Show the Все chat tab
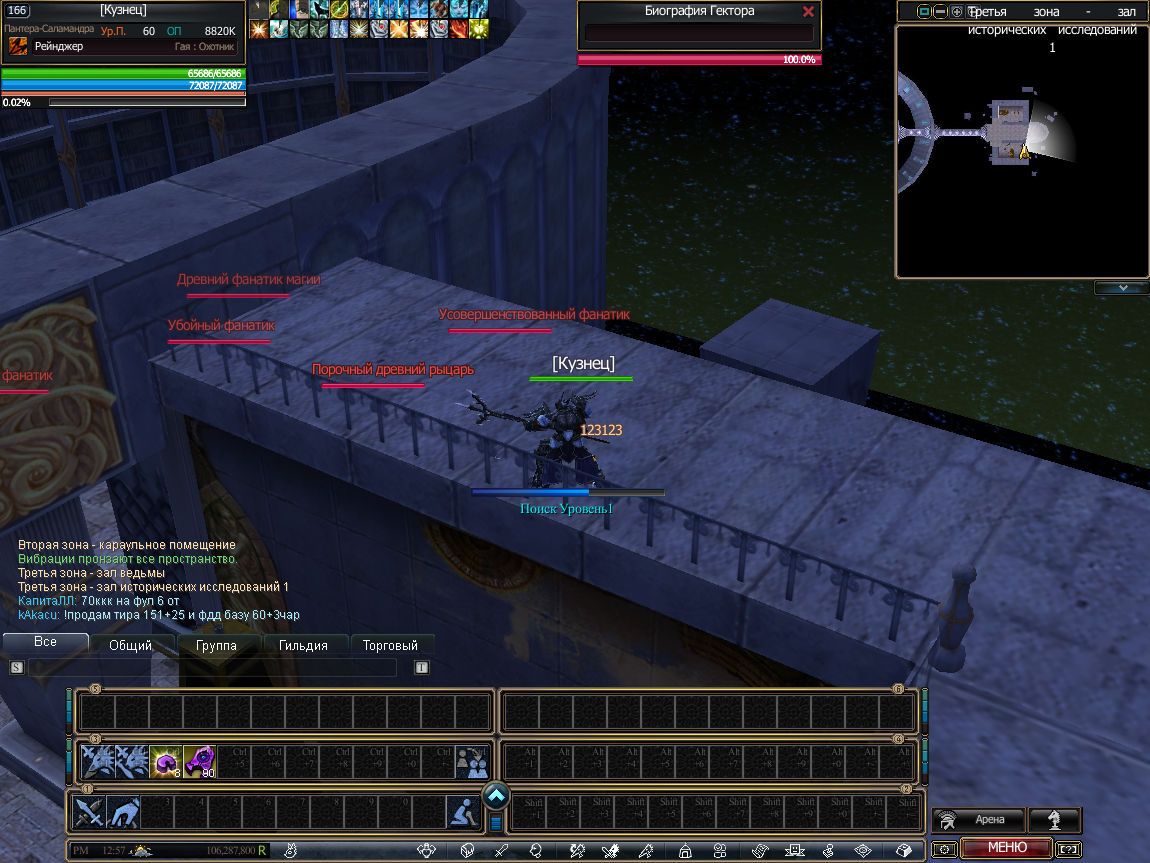 [45, 642]
